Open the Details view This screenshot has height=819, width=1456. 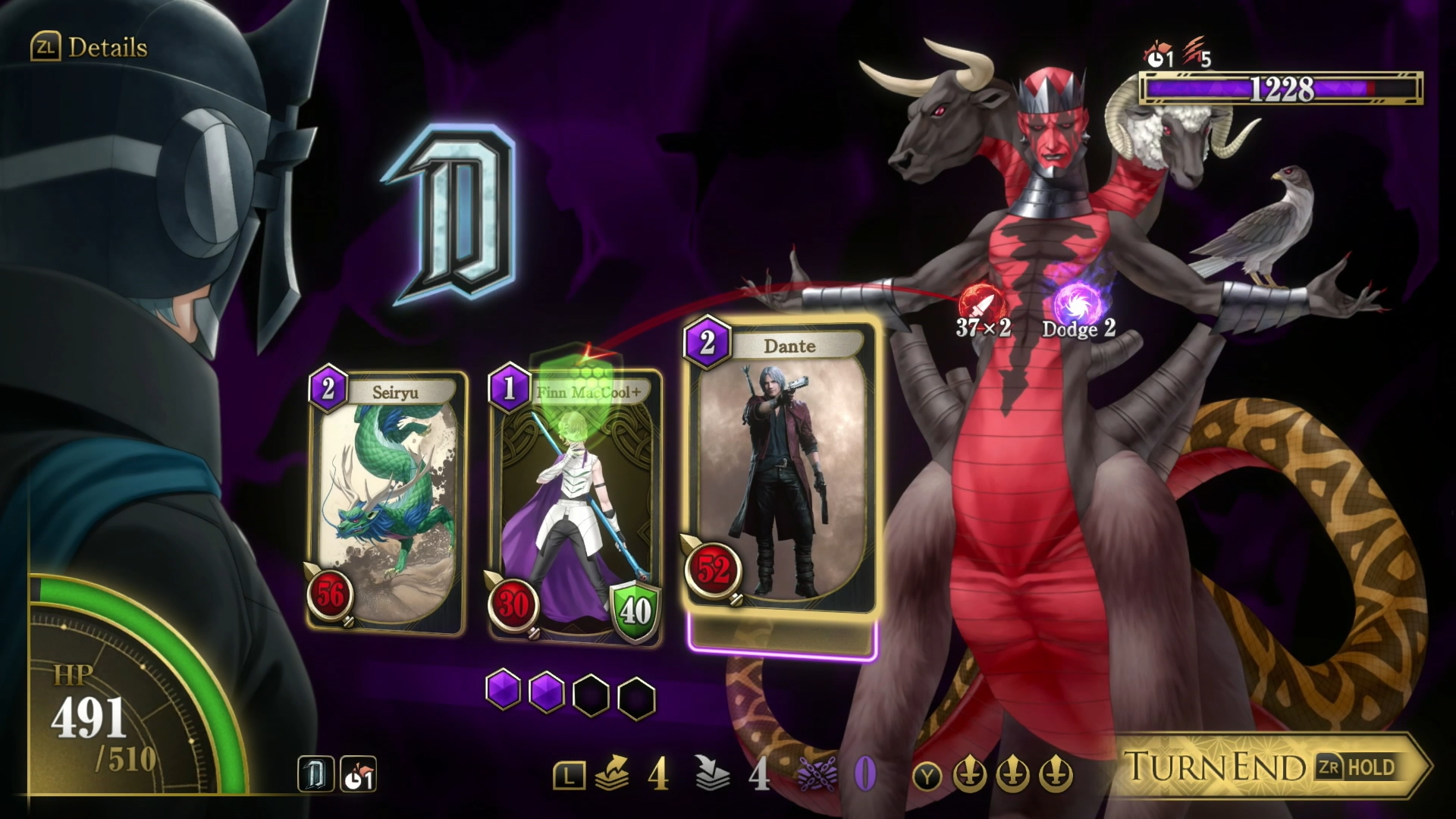89,48
